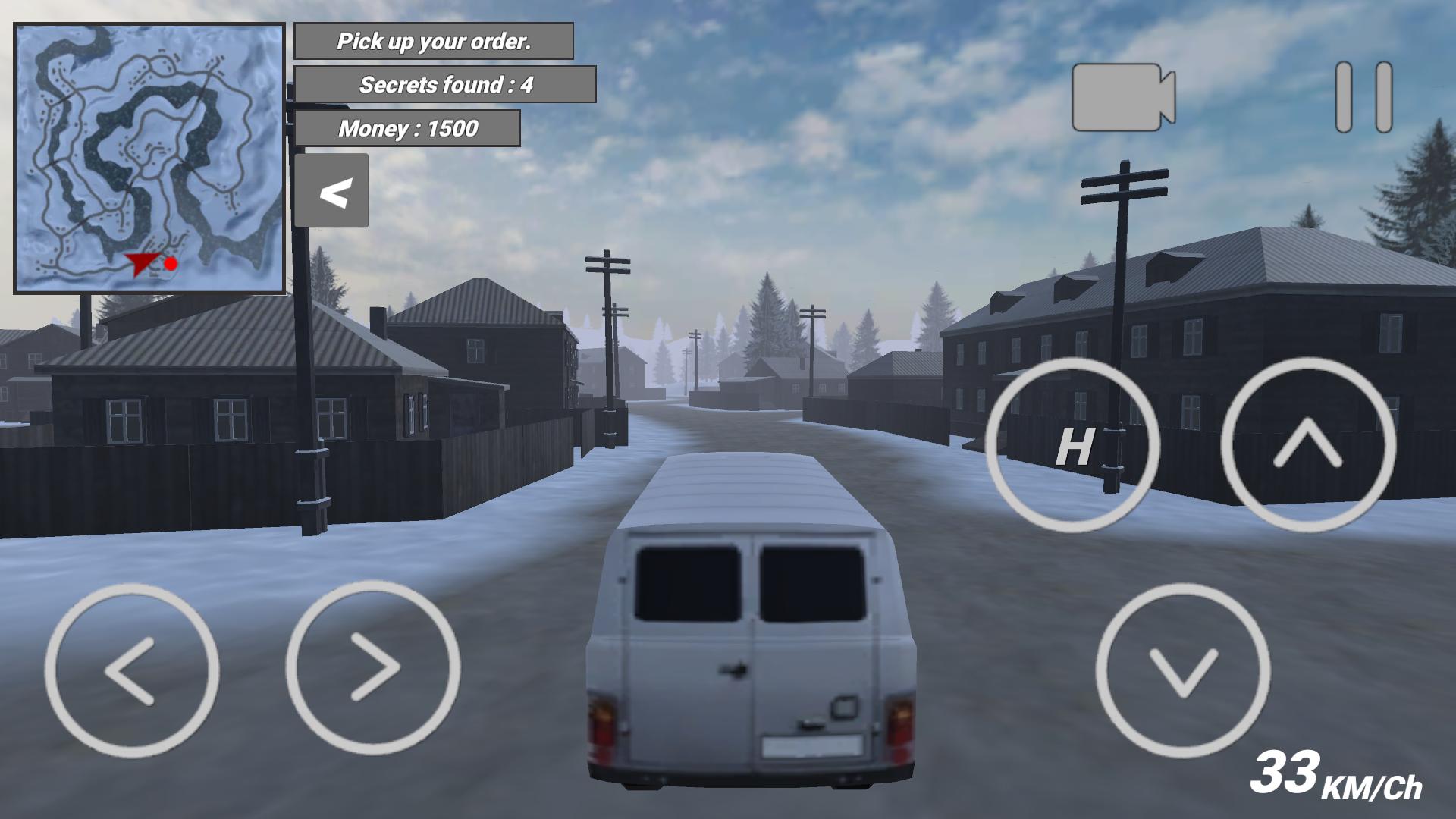Screen dimensions: 1456x819
Task: Check your Money balance display
Action: [407, 127]
